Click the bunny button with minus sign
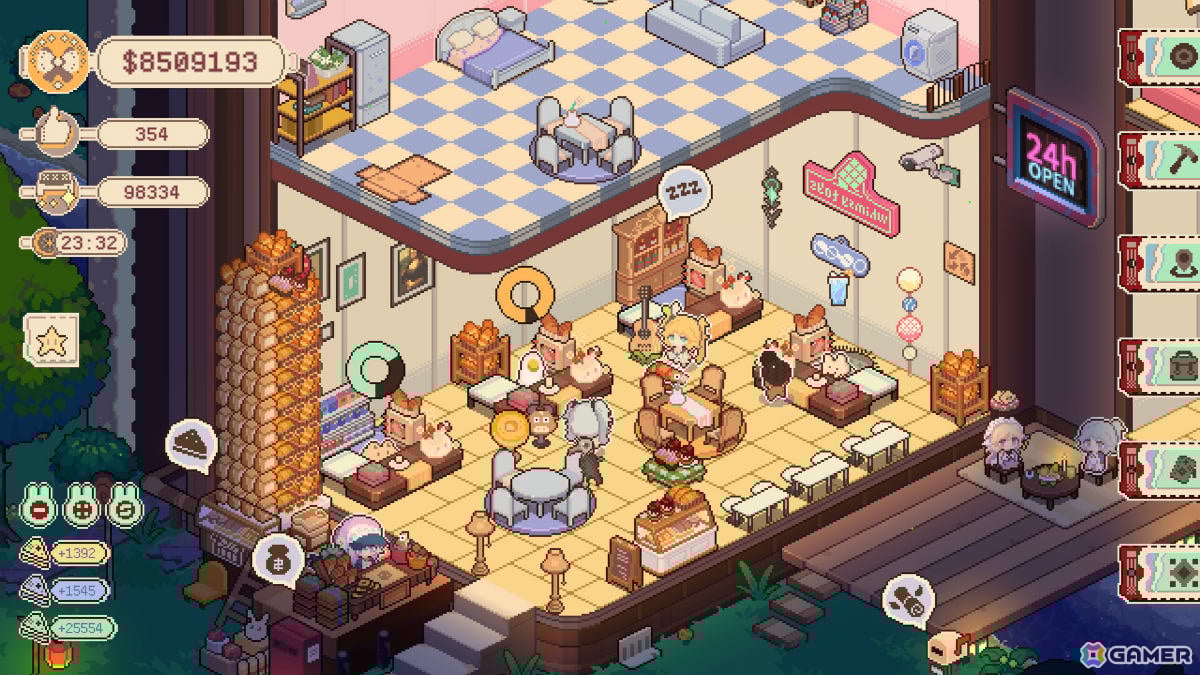Image resolution: width=1200 pixels, height=675 pixels. [x=38, y=509]
